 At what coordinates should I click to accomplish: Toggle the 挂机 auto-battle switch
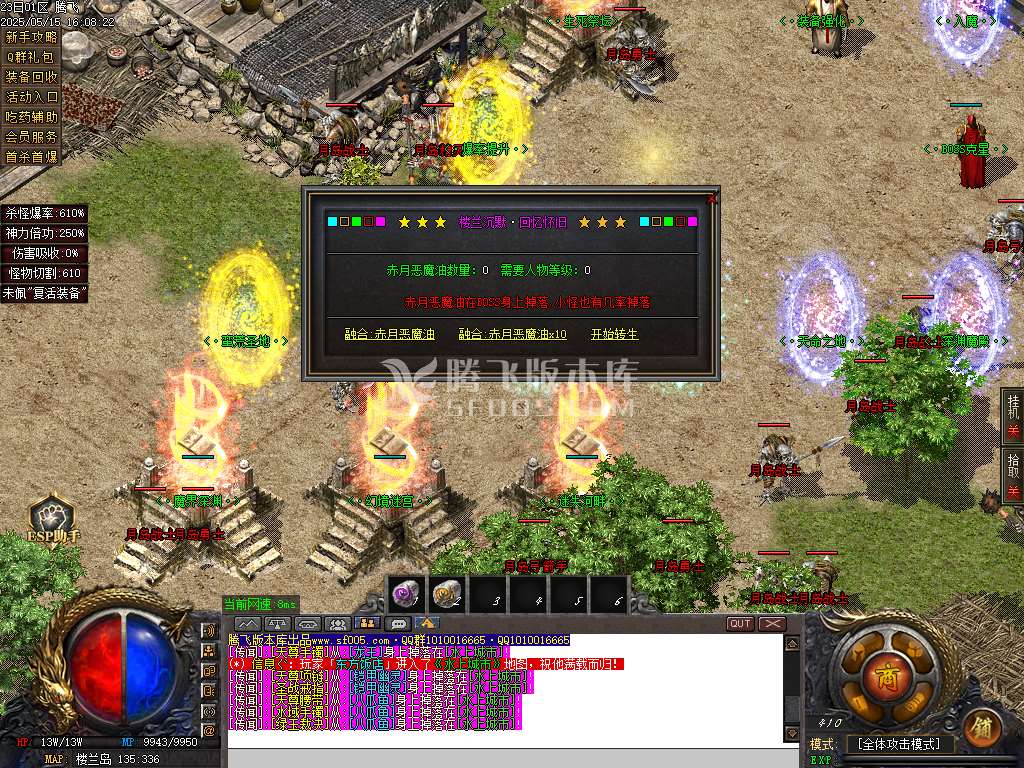click(1012, 417)
